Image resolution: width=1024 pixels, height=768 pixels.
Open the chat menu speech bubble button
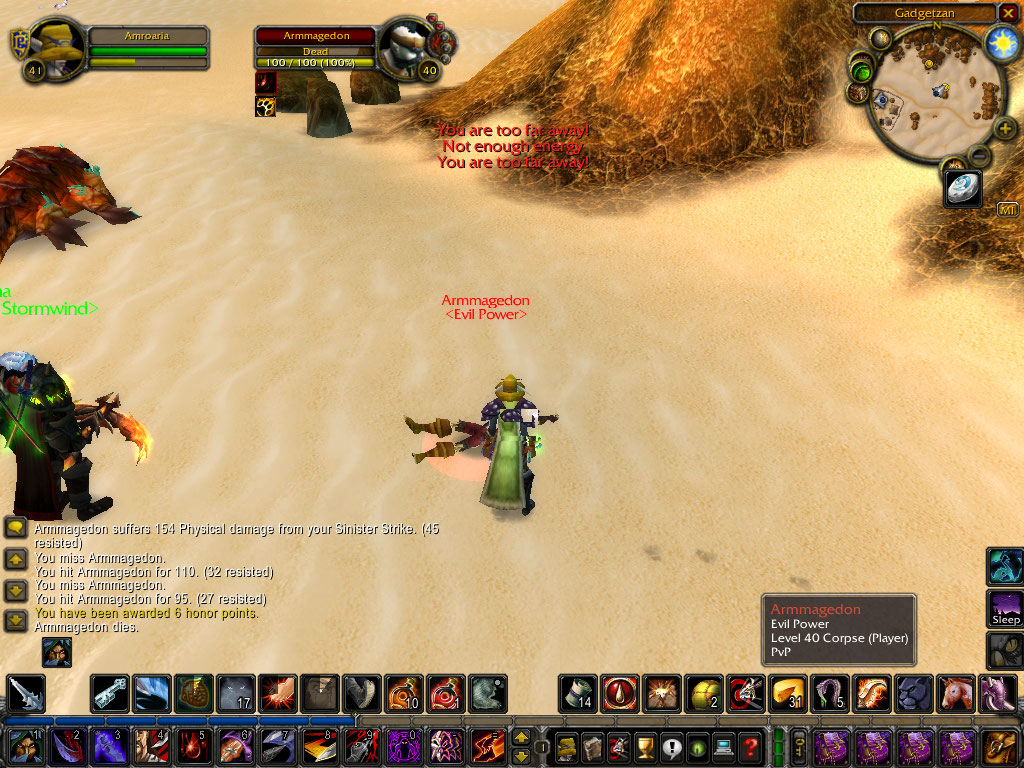point(15,528)
